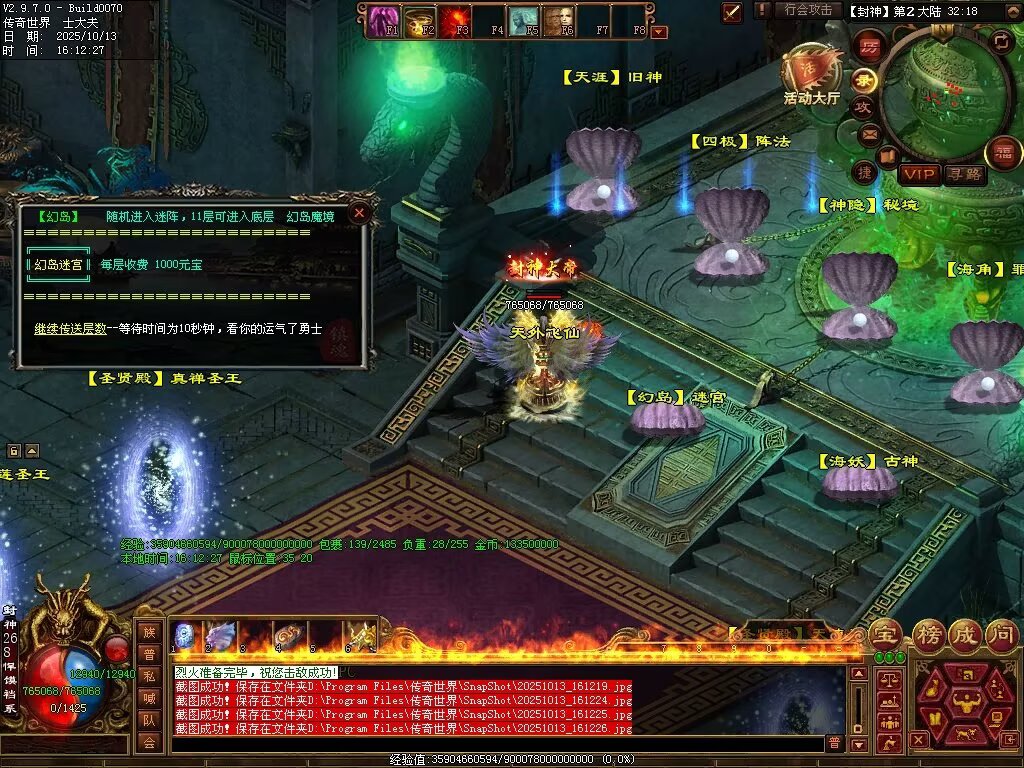Click the 福 welfare button by the minimap
The image size is (1024, 768).
coord(1003,153)
